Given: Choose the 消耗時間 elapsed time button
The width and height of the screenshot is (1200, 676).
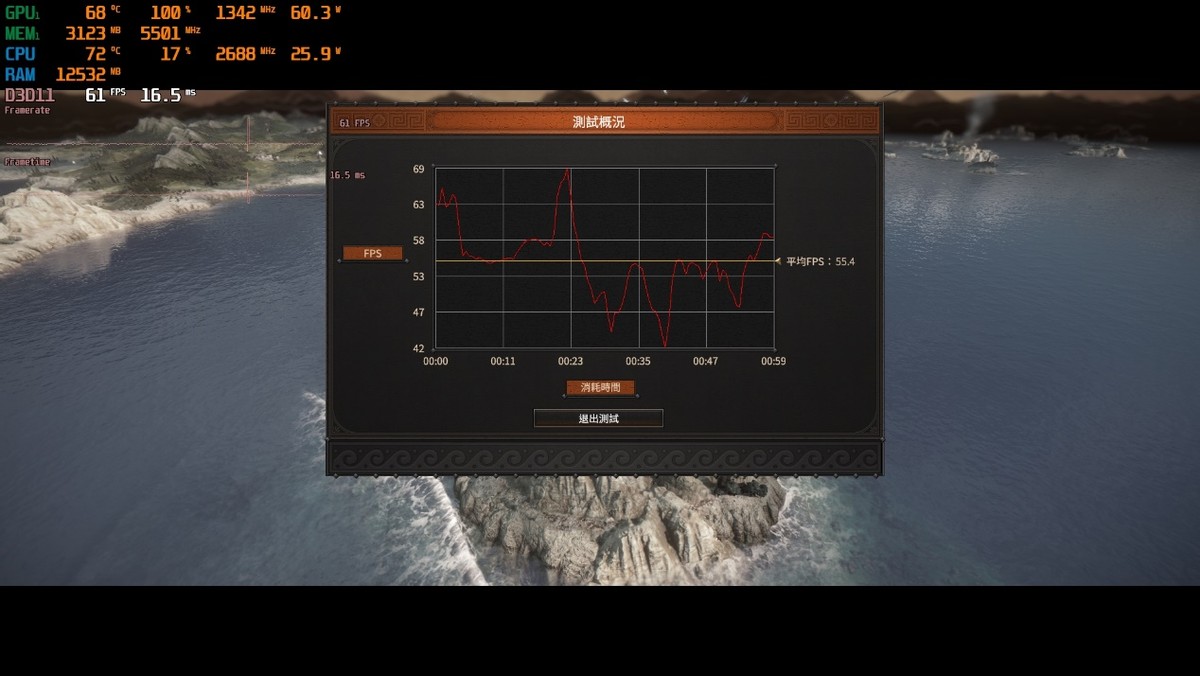Looking at the screenshot, I should tap(600, 388).
